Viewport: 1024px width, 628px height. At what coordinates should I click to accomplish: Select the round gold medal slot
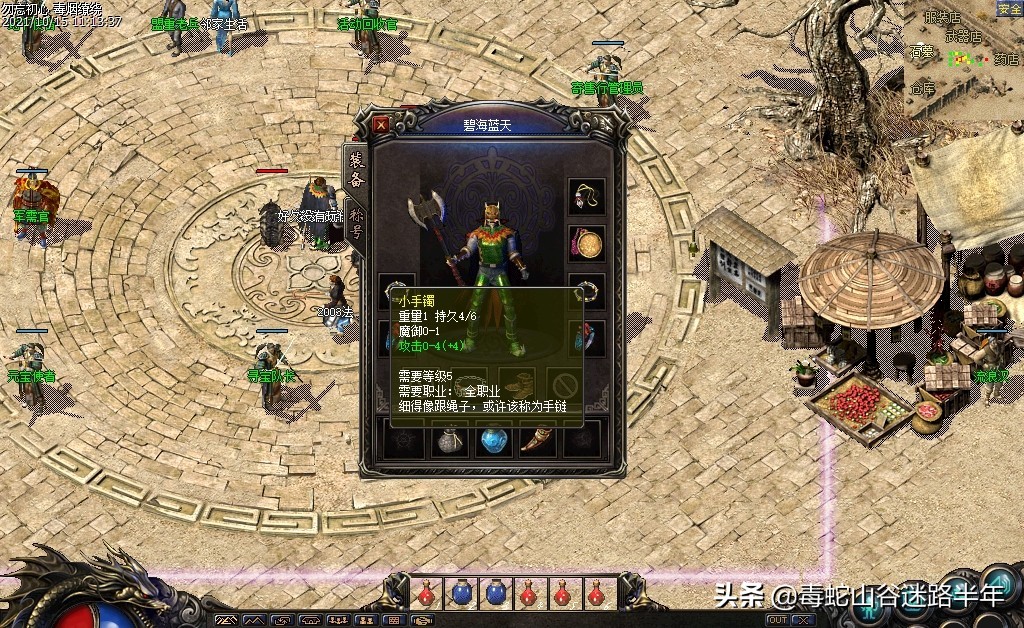point(587,243)
